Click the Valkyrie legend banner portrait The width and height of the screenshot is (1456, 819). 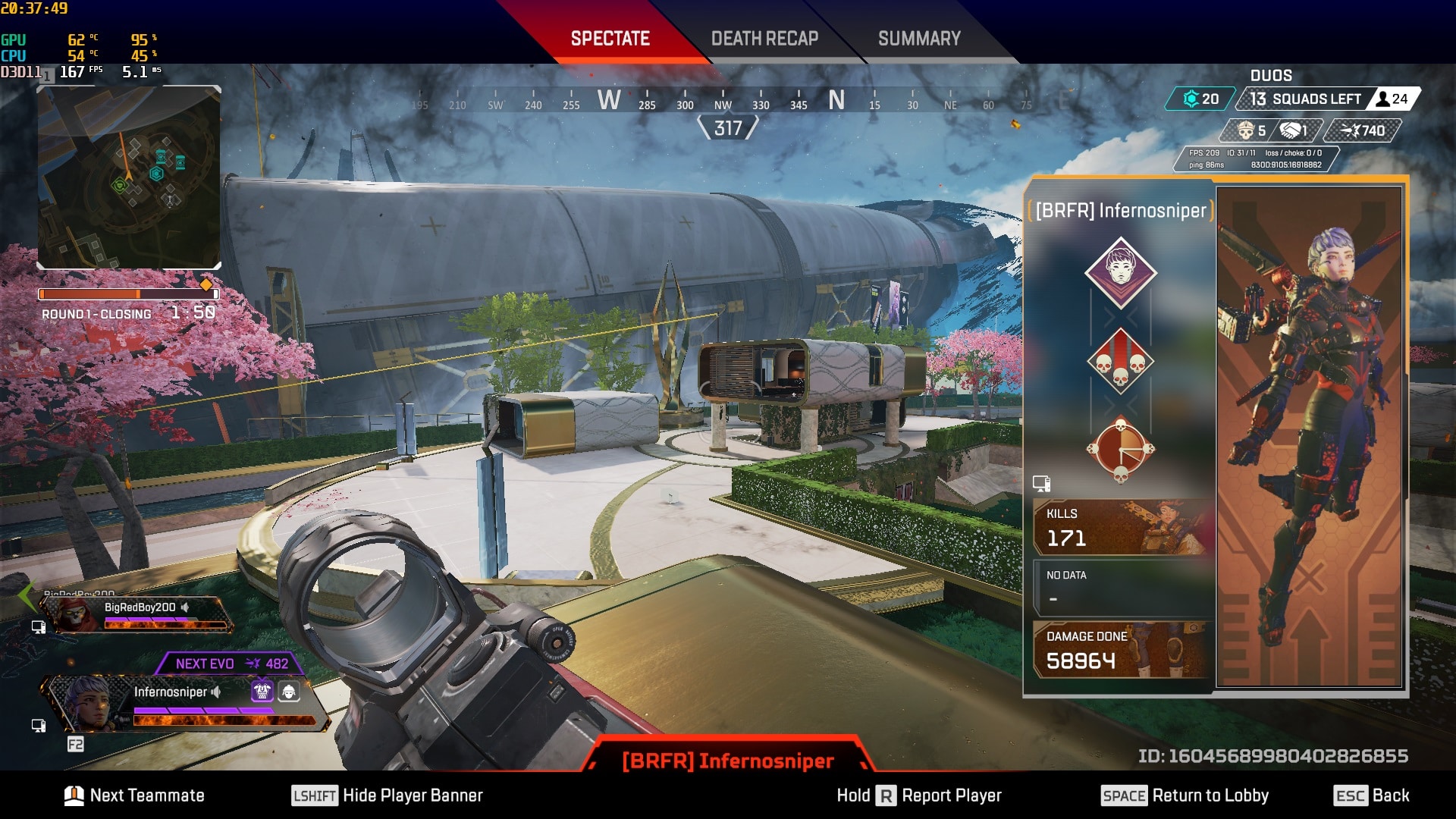tap(1309, 437)
